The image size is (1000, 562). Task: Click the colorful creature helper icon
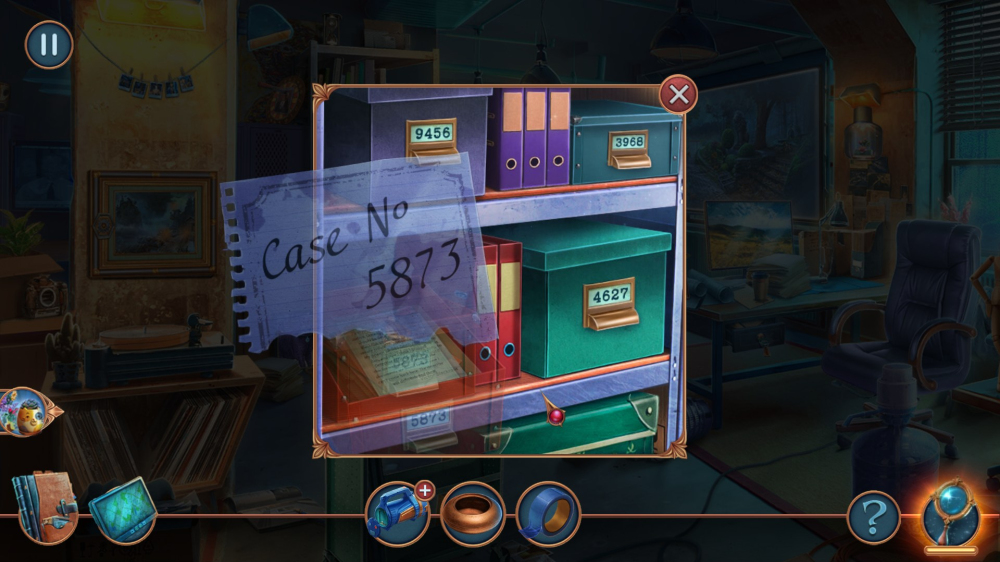(x=23, y=412)
